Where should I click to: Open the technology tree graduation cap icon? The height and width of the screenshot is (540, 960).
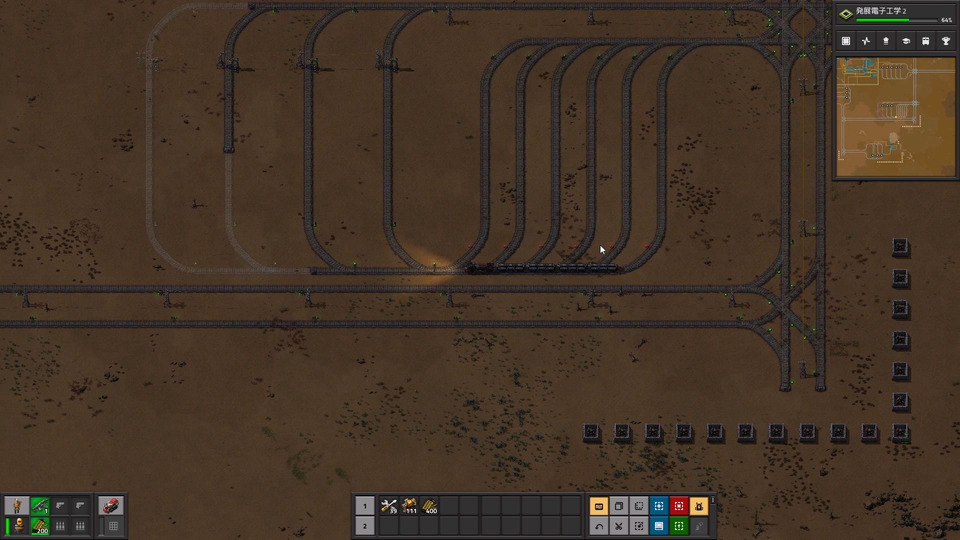tap(906, 41)
